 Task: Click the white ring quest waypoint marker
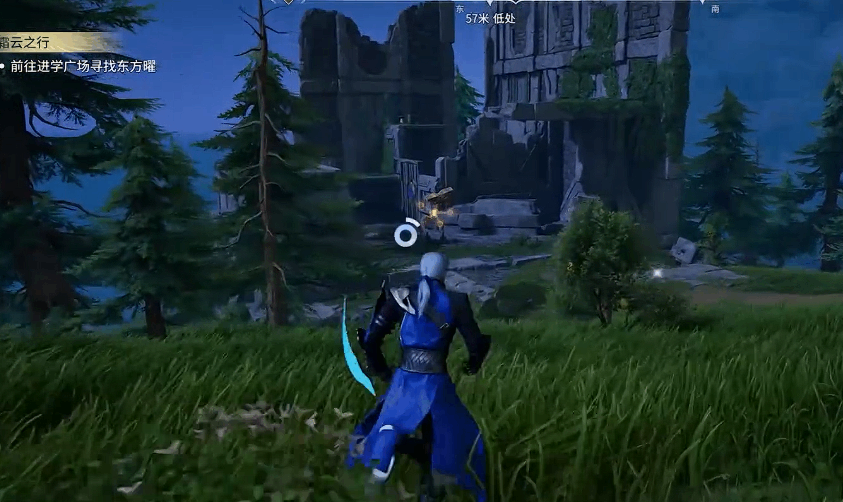(x=405, y=234)
